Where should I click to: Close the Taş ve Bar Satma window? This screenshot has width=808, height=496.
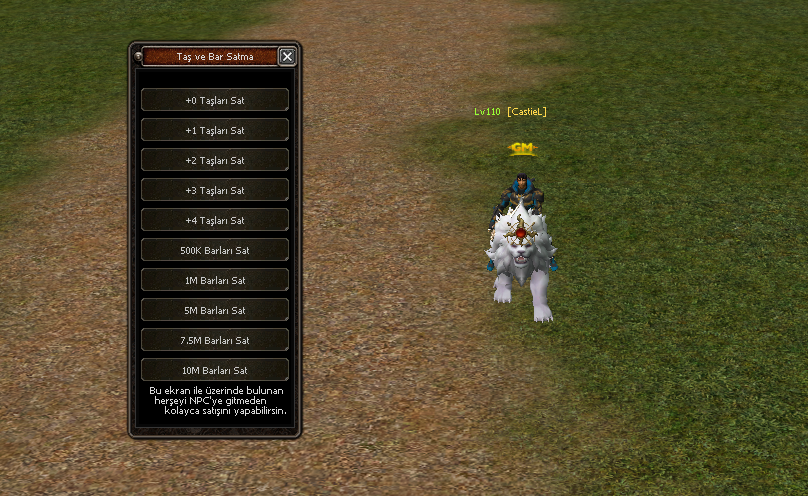[x=287, y=57]
